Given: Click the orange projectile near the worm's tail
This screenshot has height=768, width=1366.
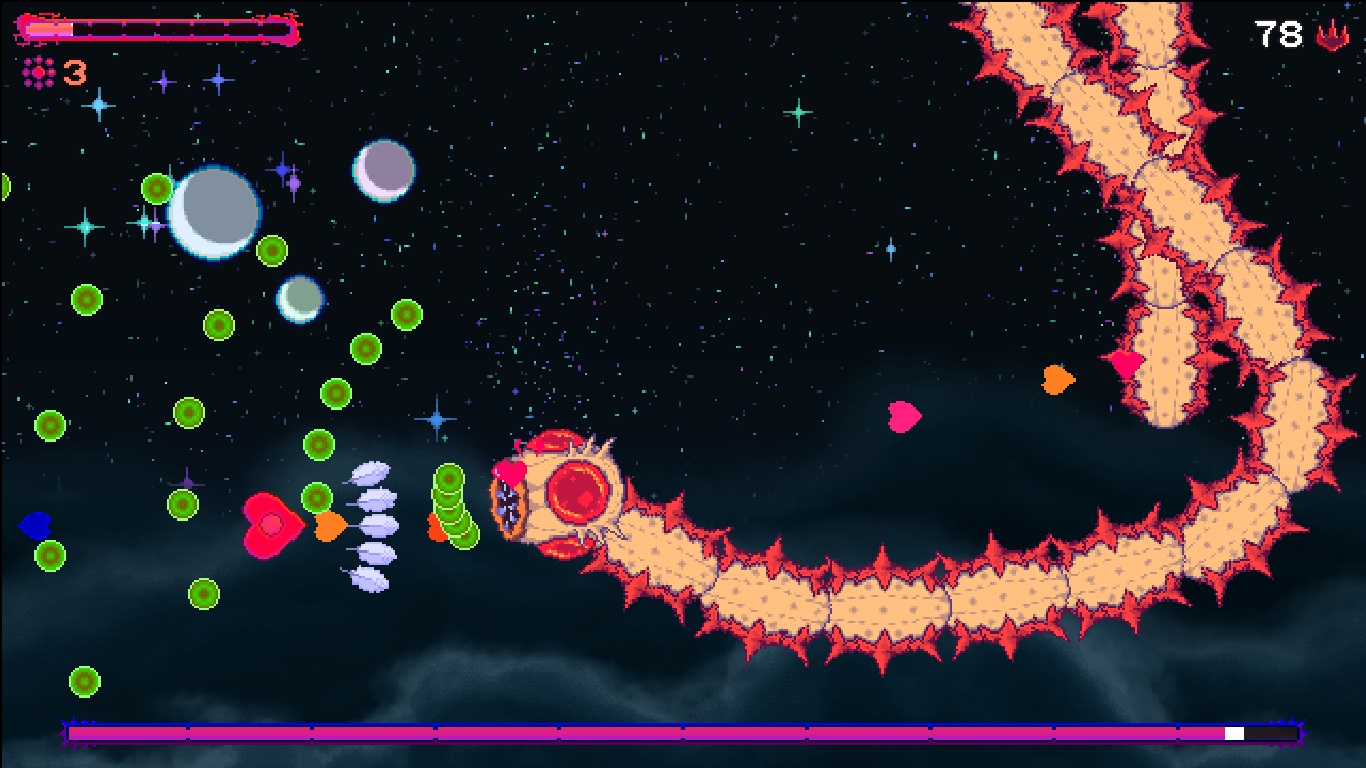Looking at the screenshot, I should coord(1058,381).
